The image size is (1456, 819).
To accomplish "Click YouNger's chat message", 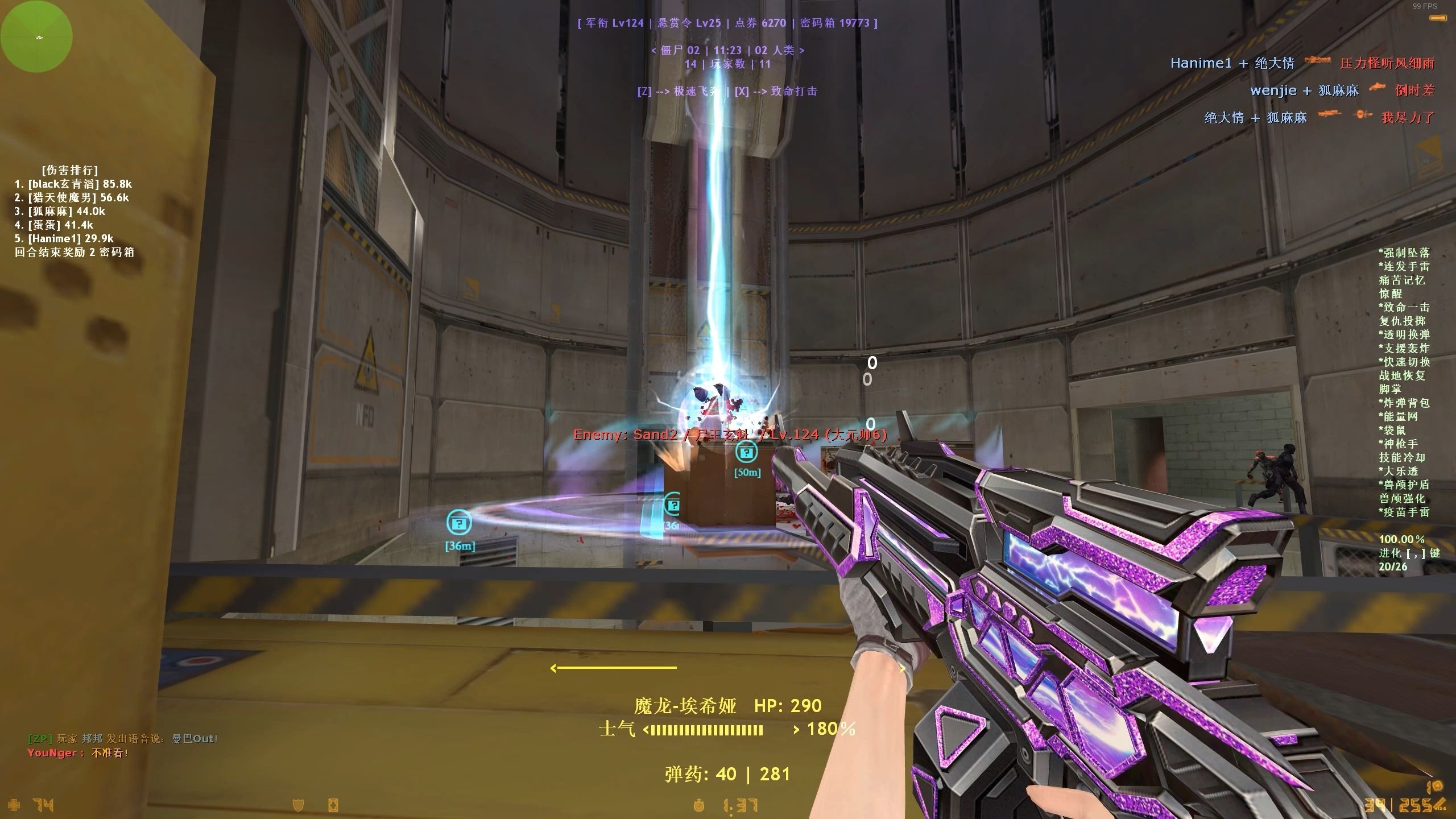I will 78,753.
